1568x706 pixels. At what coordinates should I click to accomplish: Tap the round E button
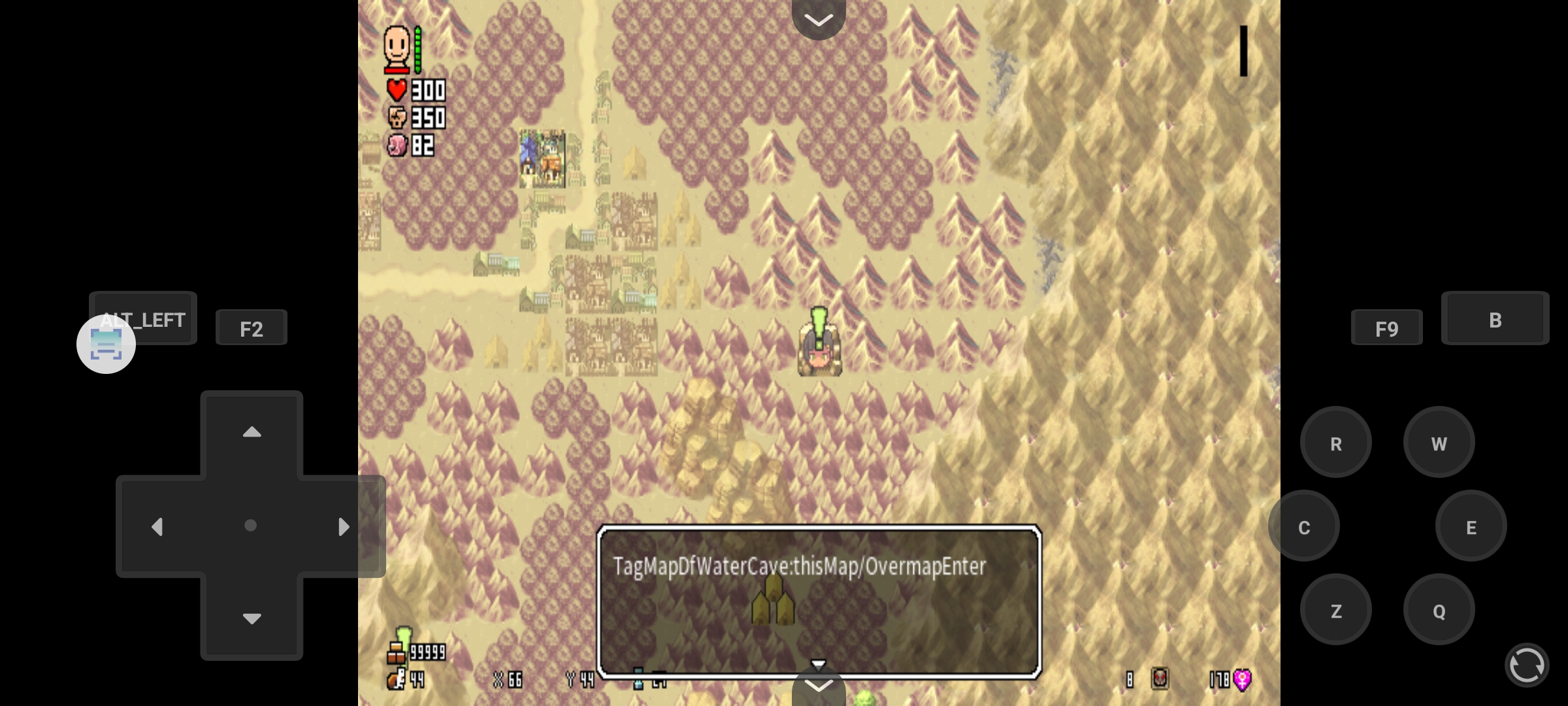tap(1471, 527)
